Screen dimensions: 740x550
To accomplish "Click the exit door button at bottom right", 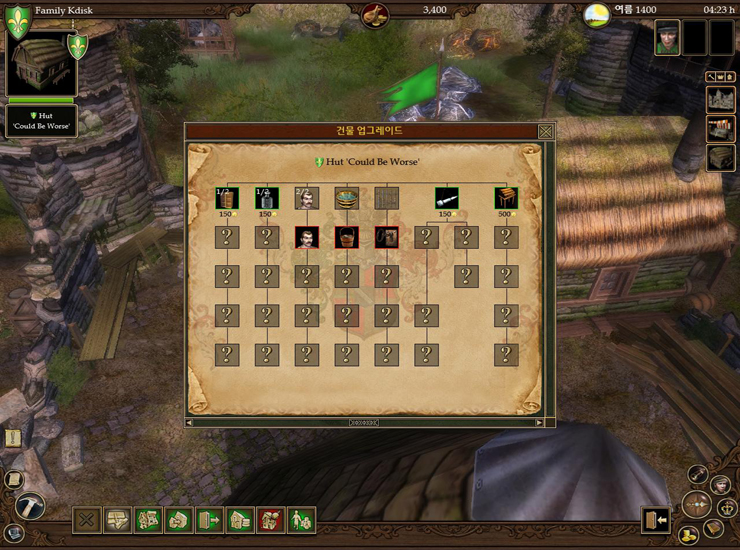I will (655, 520).
